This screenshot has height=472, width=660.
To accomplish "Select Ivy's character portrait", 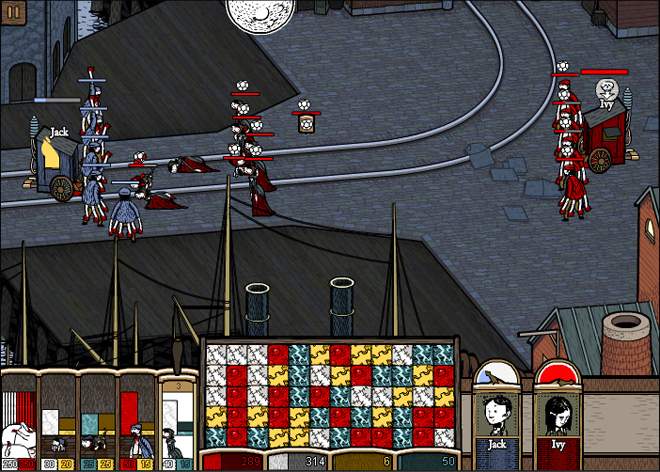I will (x=558, y=415).
